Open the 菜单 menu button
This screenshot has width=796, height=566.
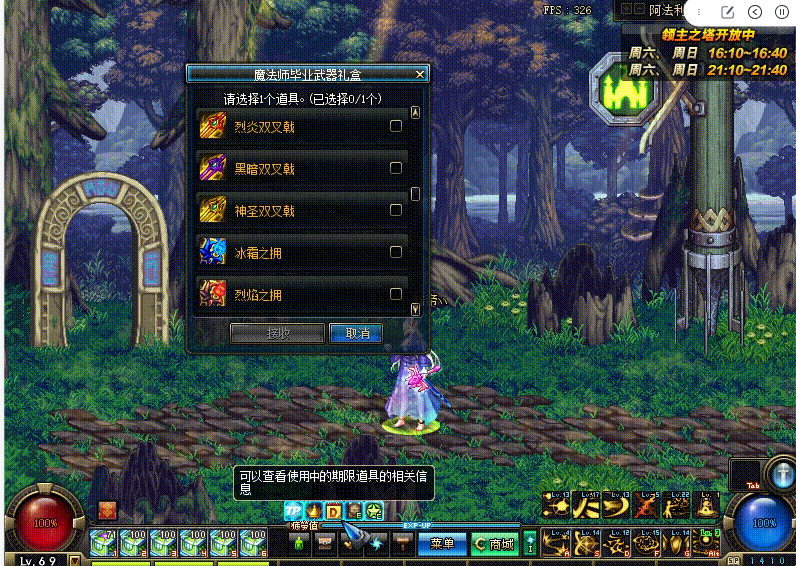[x=442, y=544]
